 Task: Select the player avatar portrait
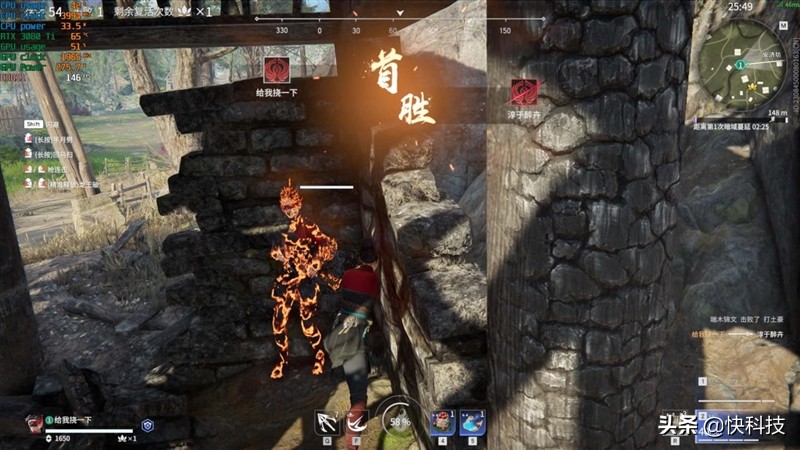click(x=34, y=422)
